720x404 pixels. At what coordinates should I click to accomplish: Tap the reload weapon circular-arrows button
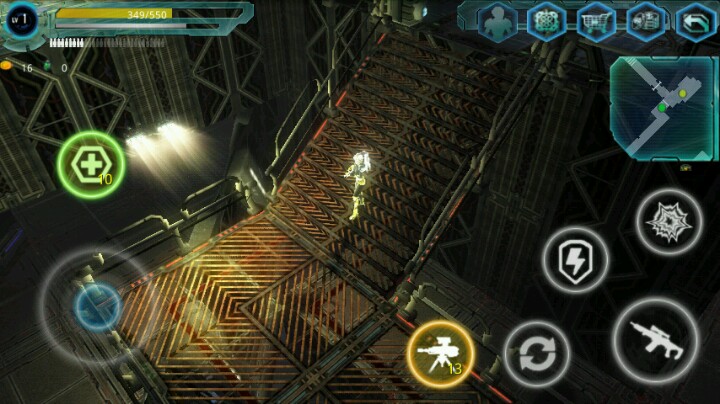(537, 354)
